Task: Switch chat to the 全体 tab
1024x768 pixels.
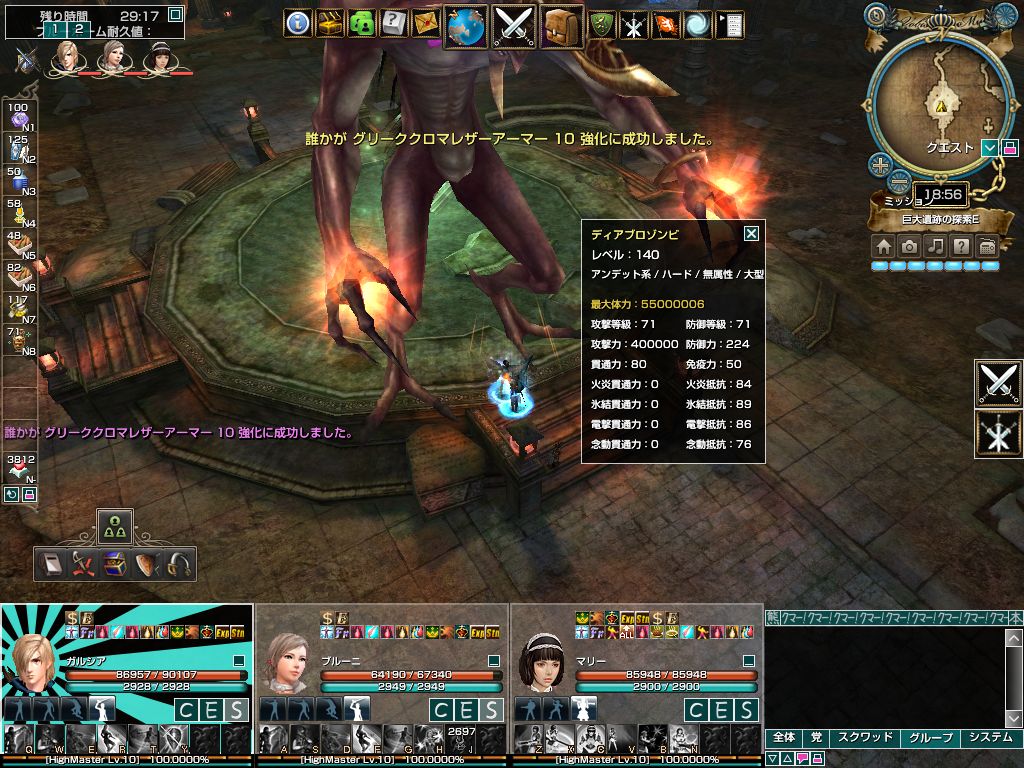Action: point(784,738)
